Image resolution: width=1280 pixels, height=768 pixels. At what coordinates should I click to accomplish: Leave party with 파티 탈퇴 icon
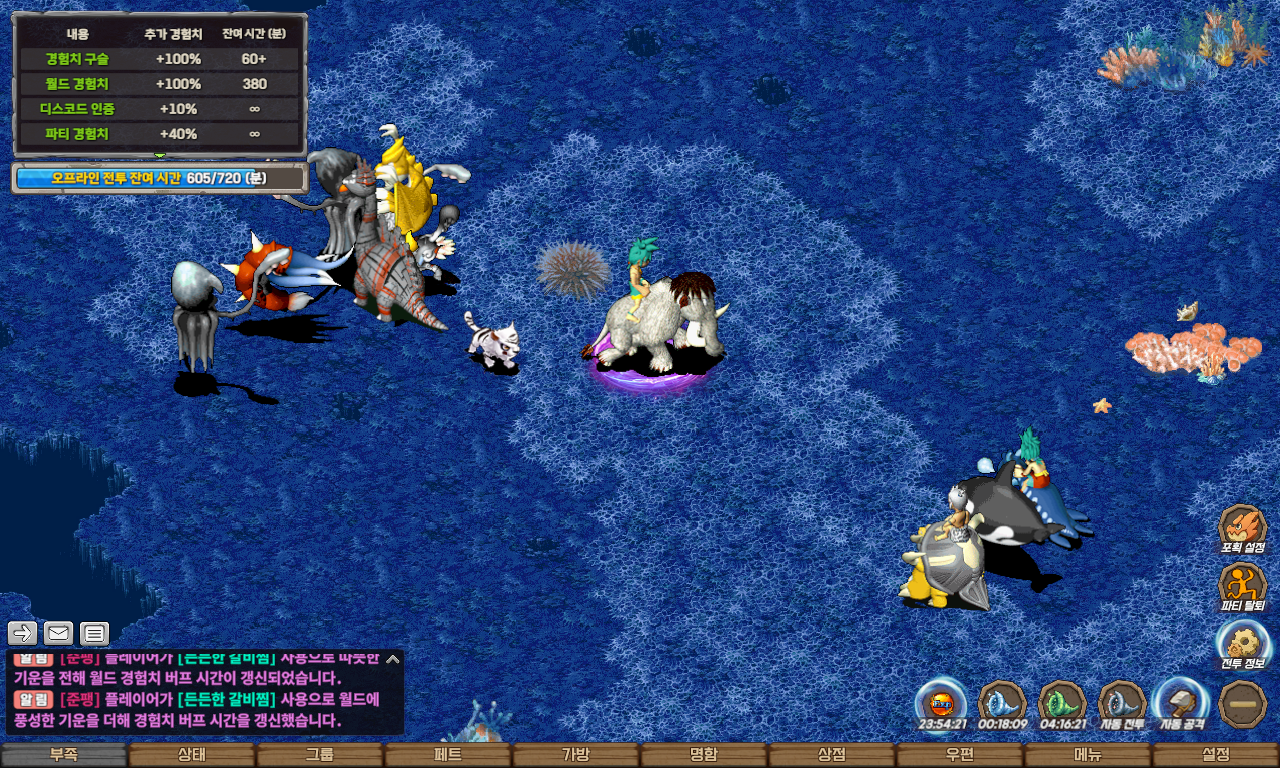1243,586
